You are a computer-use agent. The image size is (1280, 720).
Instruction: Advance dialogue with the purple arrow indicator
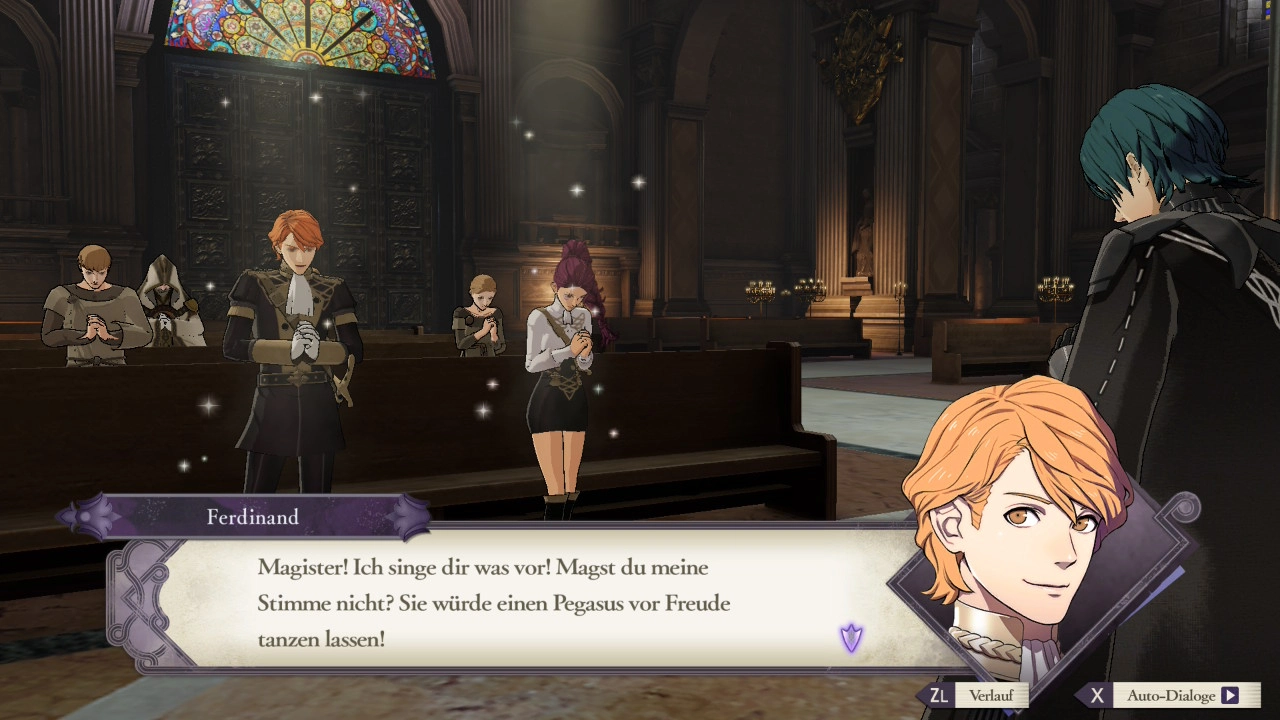coord(851,637)
